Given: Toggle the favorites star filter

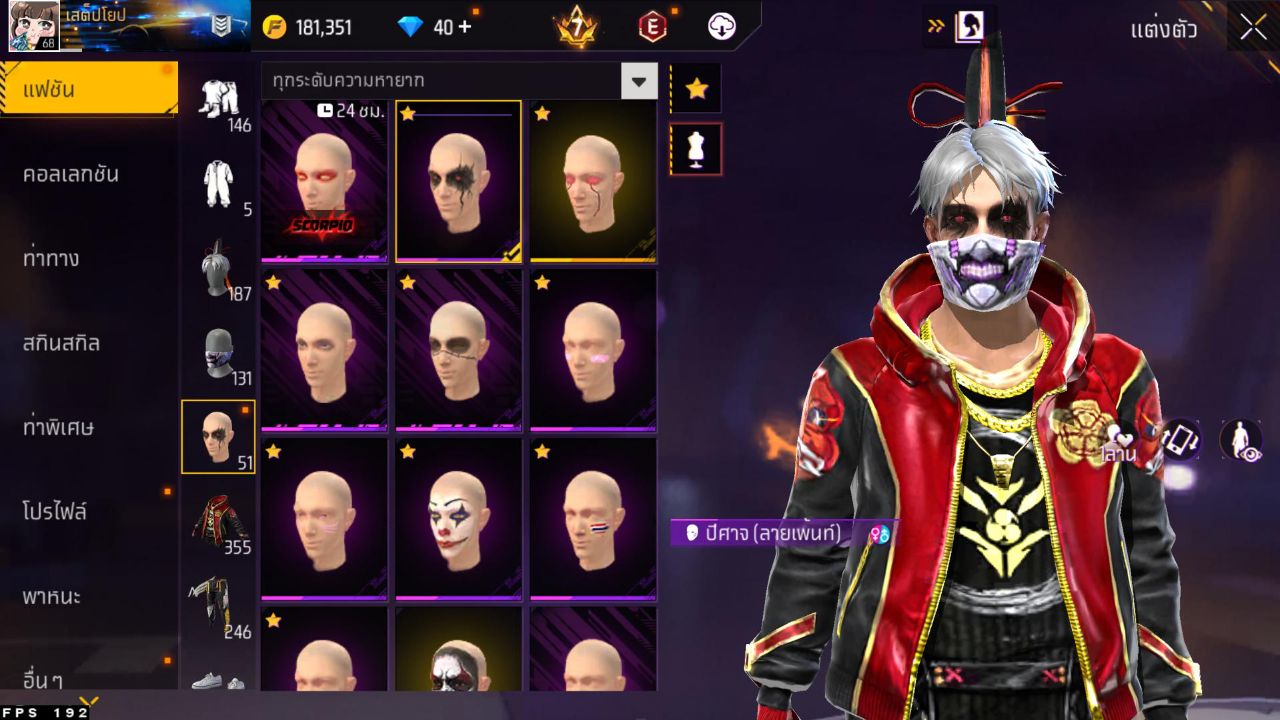Looking at the screenshot, I should [x=696, y=88].
